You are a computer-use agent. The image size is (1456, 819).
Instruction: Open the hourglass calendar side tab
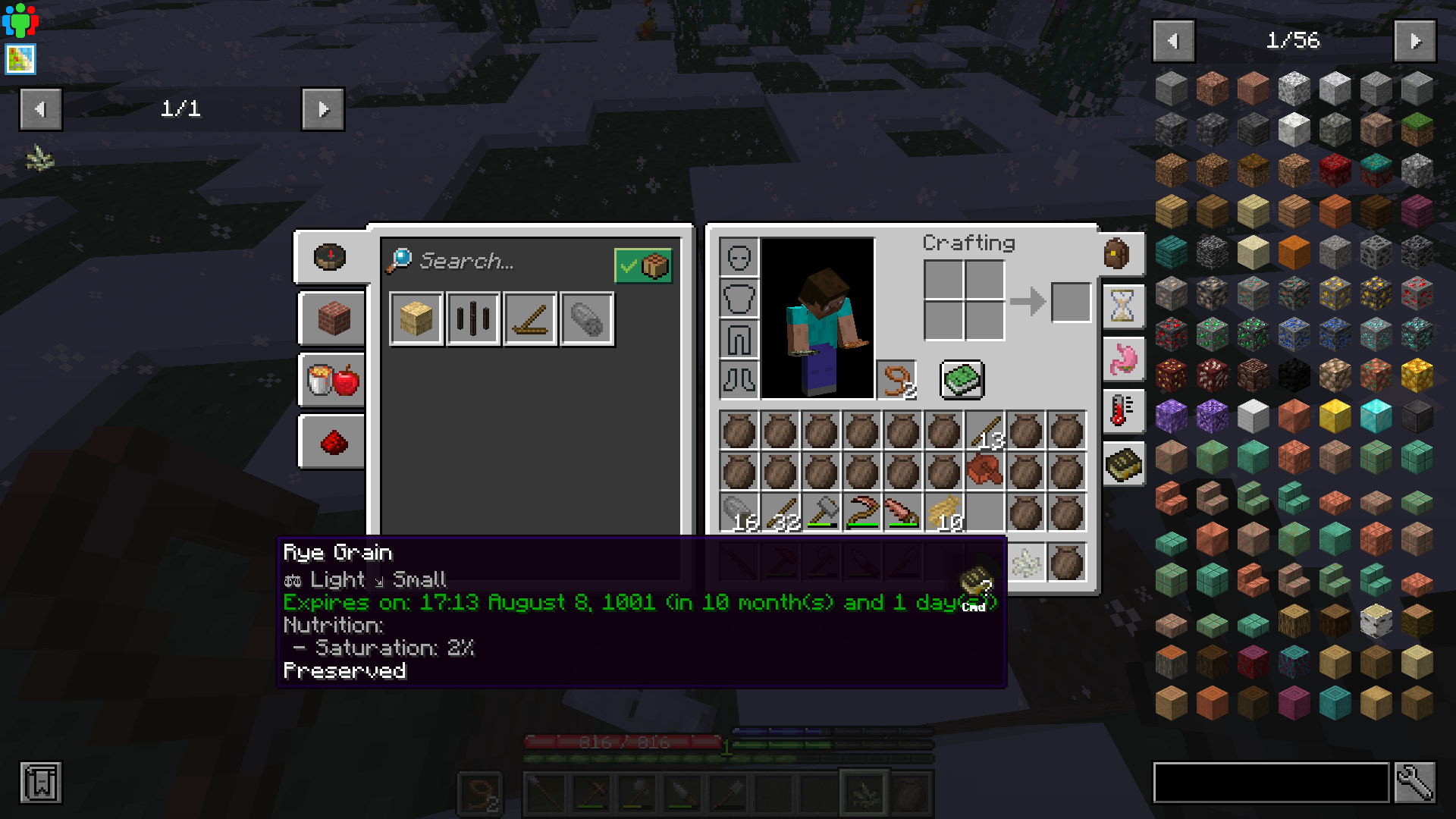click(1122, 306)
